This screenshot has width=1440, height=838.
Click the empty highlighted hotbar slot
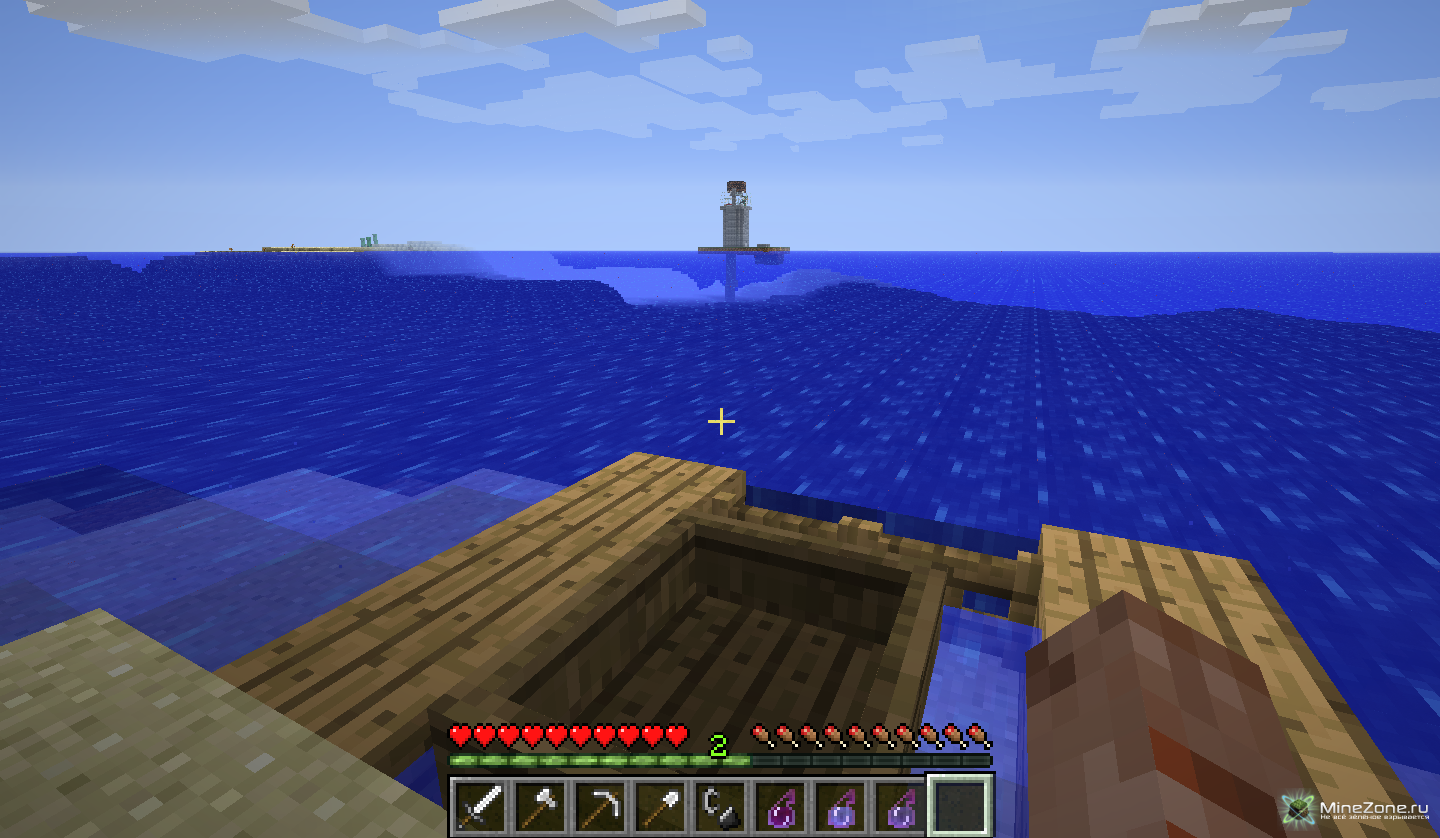[x=960, y=805]
